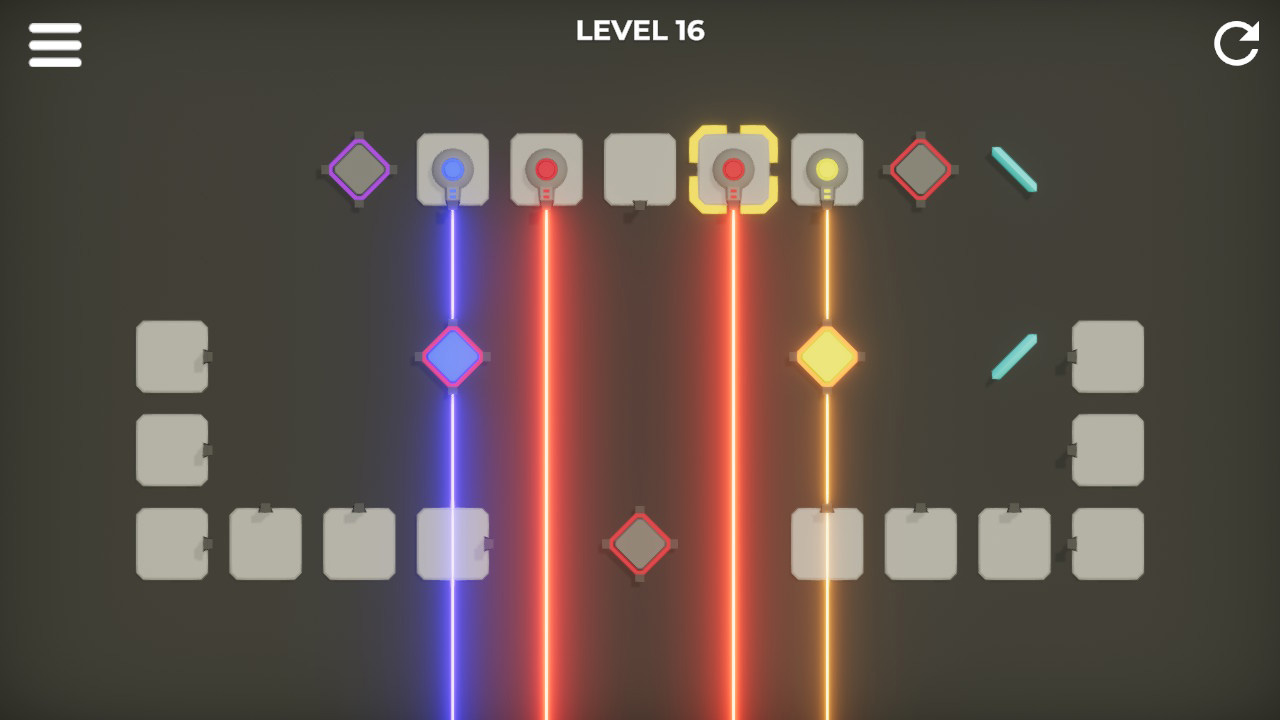The height and width of the screenshot is (720, 1280).
Task: Click the bottom-right corner tile
Action: pos(1108,545)
